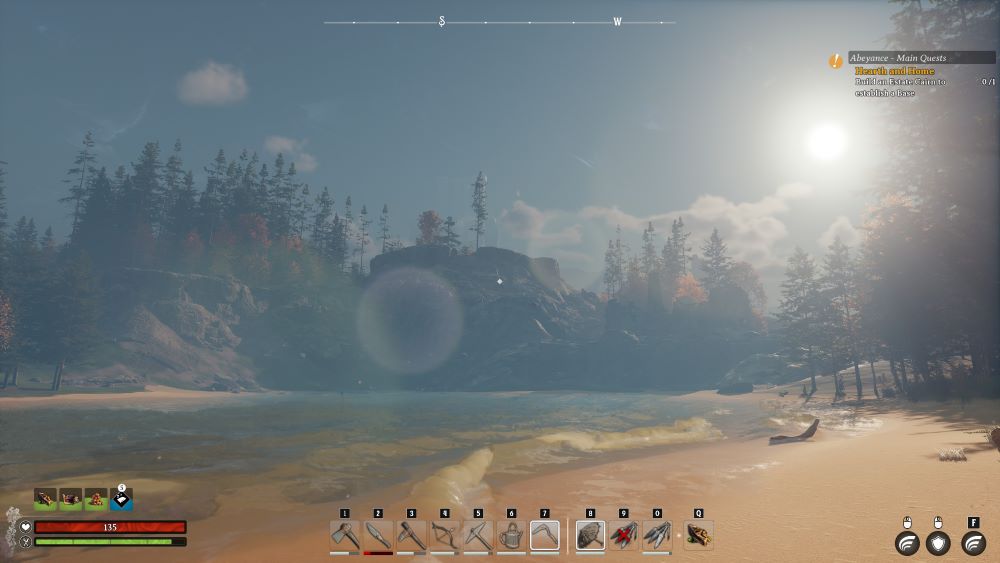
Task: Open the Hearth and Home quest entry
Action: 894,71
